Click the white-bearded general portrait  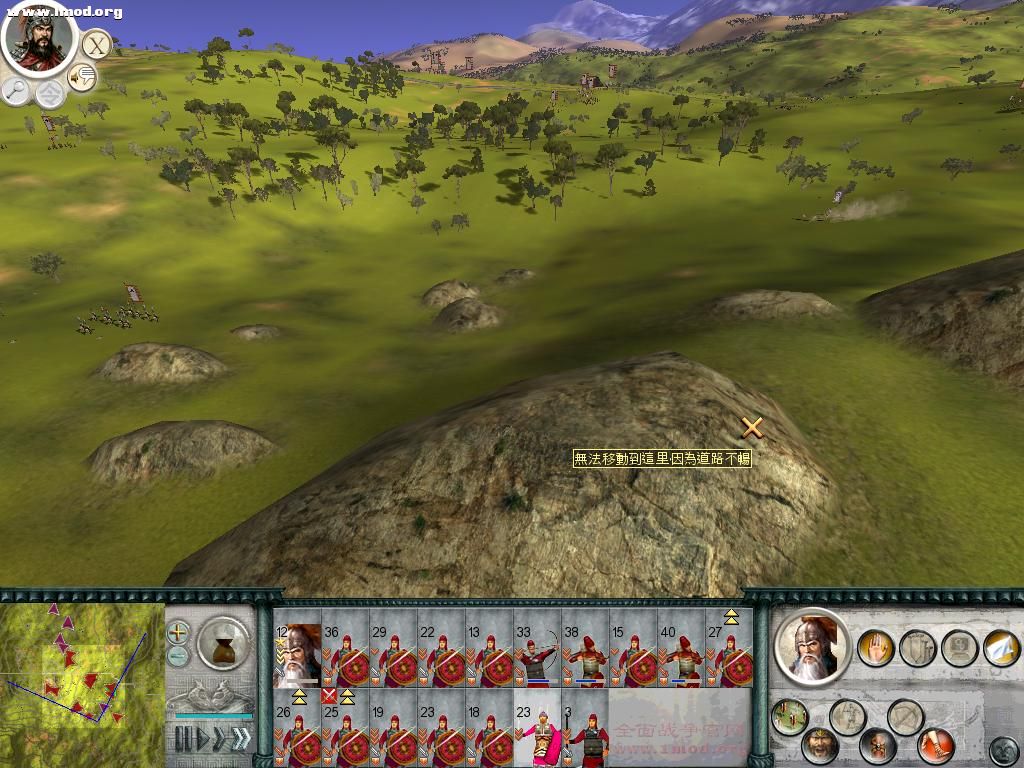click(812, 647)
